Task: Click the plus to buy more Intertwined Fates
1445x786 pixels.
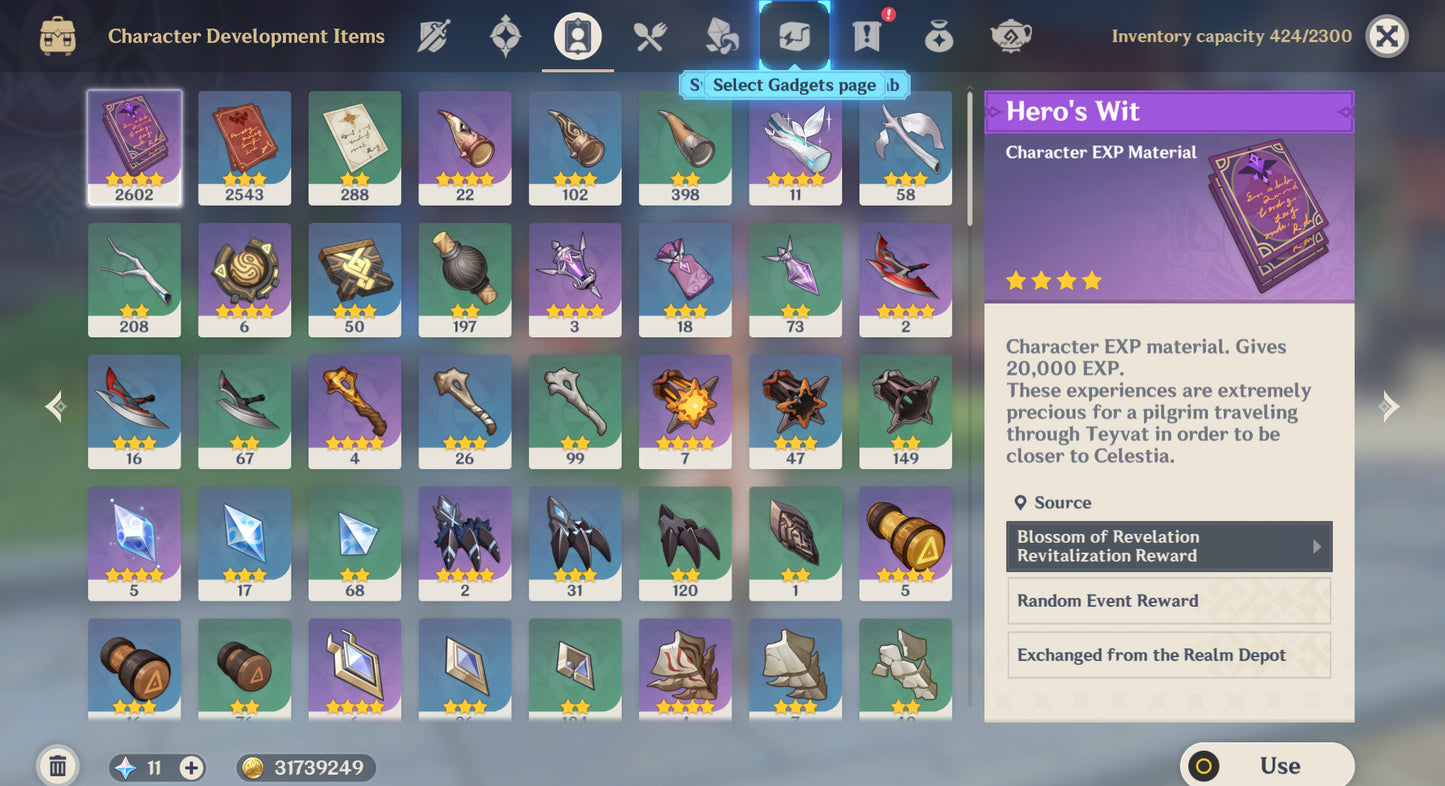Action: pyautogui.click(x=190, y=767)
